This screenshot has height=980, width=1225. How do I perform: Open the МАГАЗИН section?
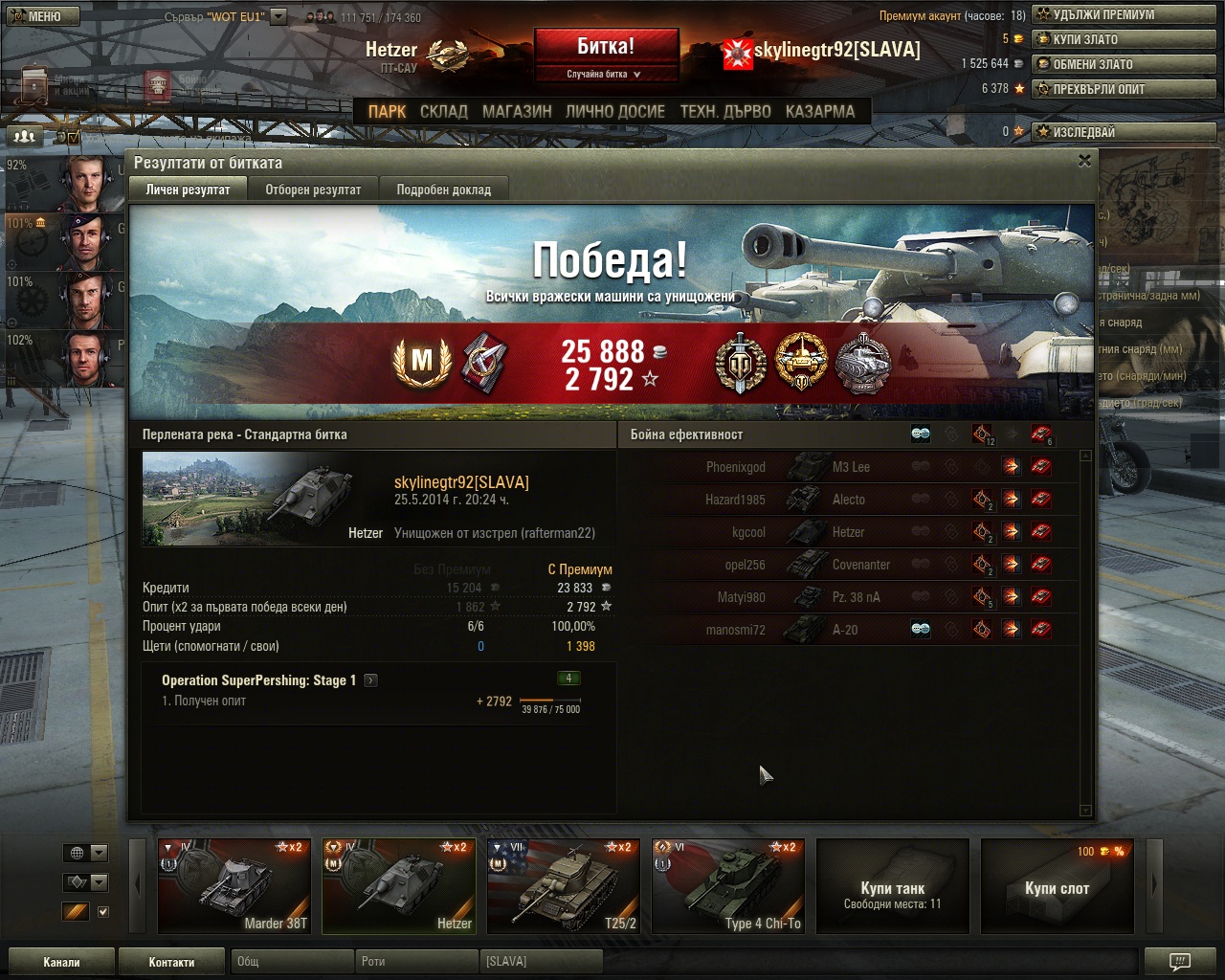click(517, 111)
